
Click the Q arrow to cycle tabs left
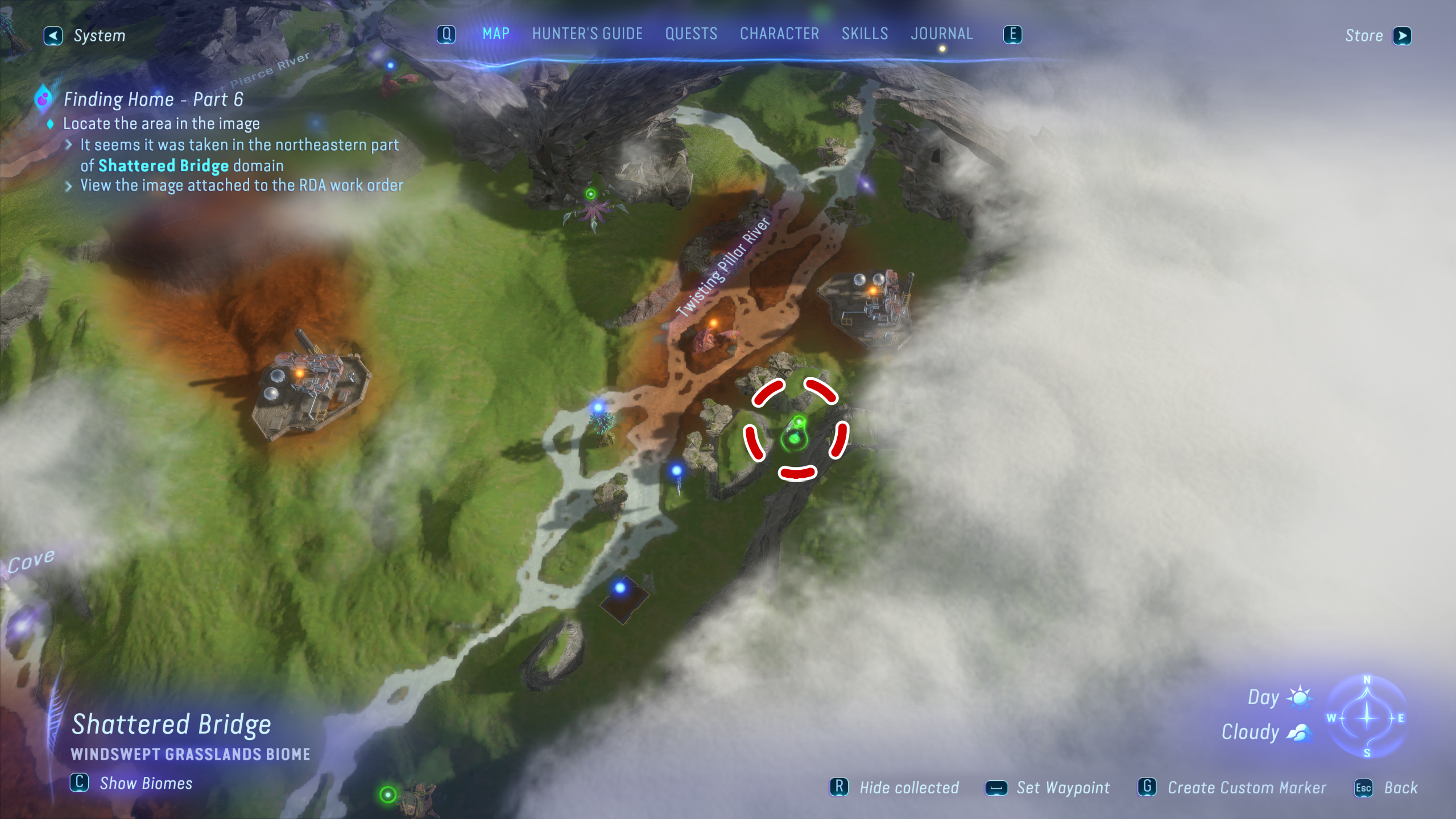pos(446,34)
